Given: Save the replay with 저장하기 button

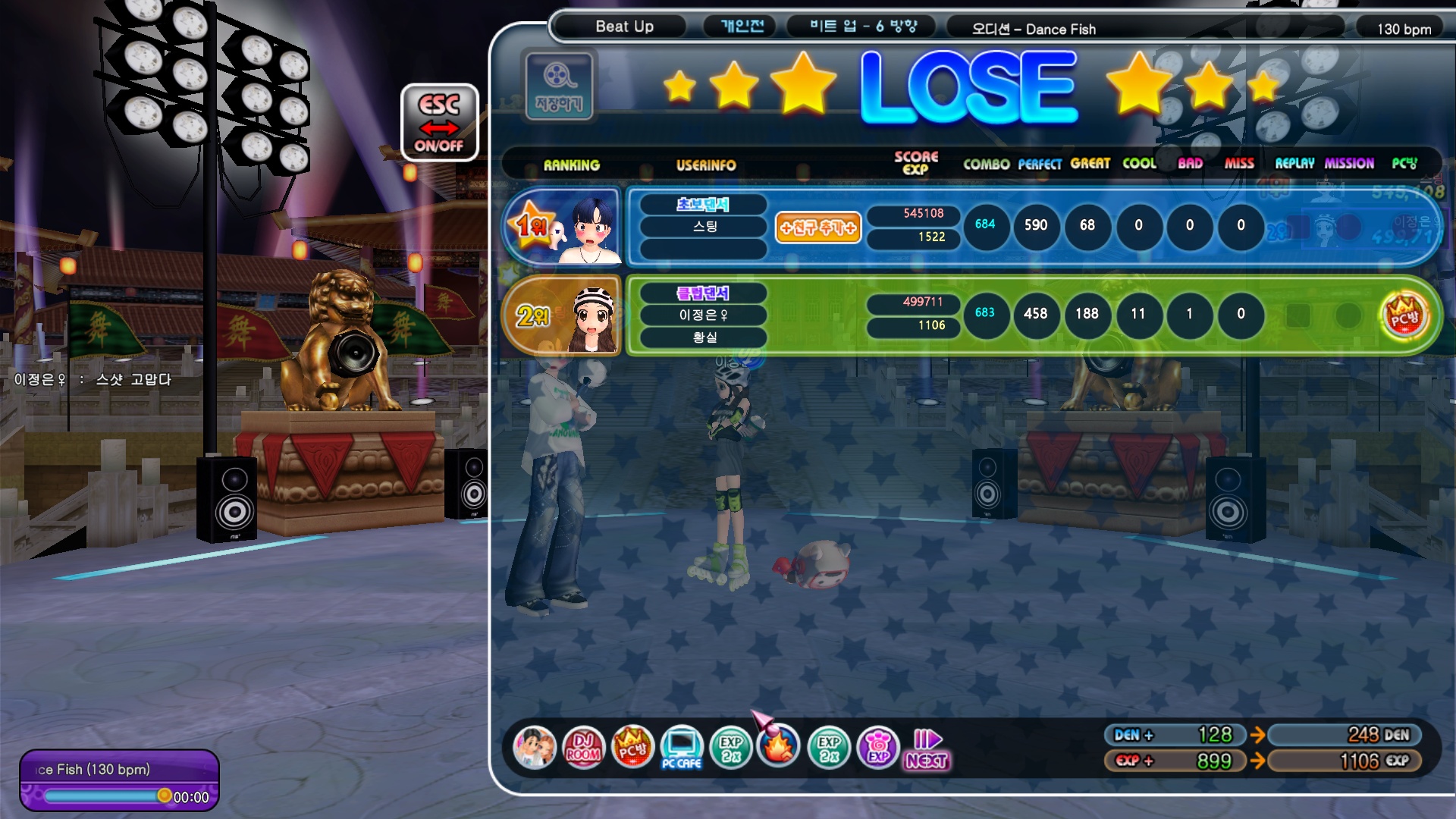Looking at the screenshot, I should (559, 86).
